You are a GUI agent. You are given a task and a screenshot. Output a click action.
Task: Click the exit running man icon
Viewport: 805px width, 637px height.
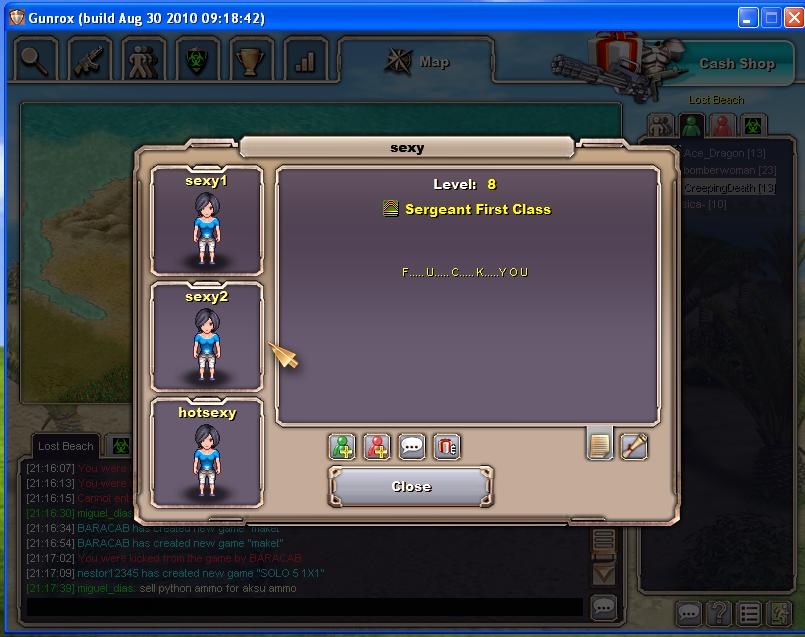click(x=779, y=612)
